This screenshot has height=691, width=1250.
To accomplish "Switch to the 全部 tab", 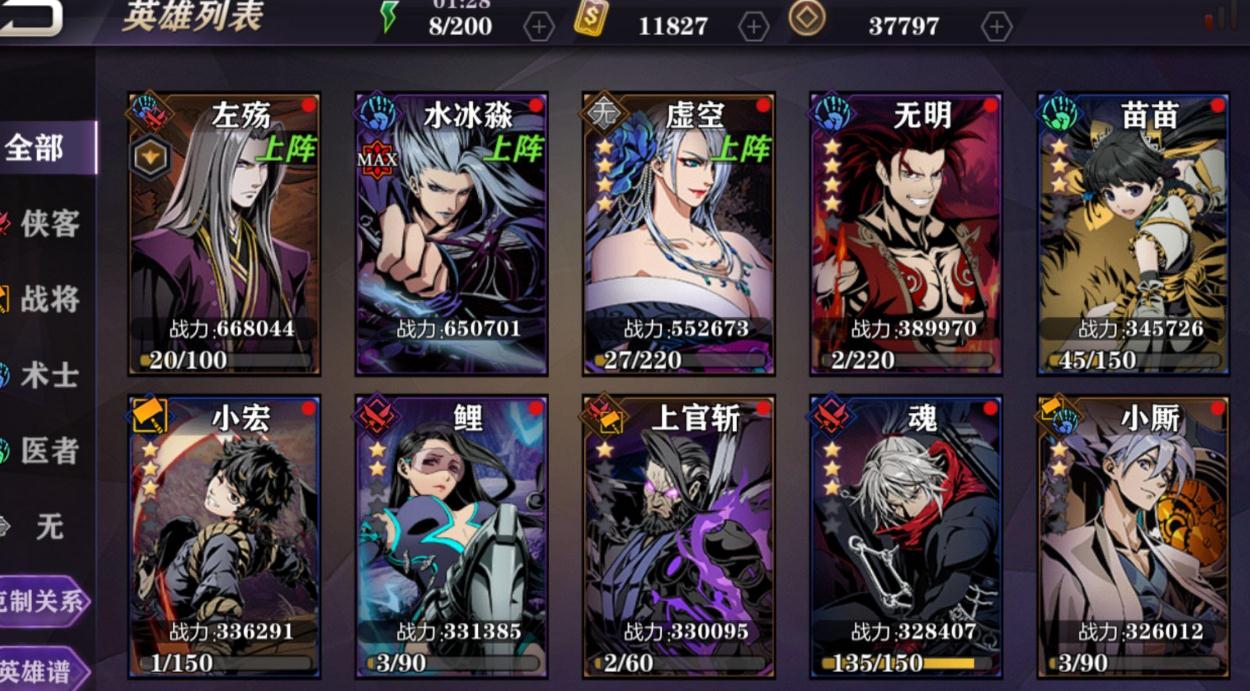I will point(42,148).
